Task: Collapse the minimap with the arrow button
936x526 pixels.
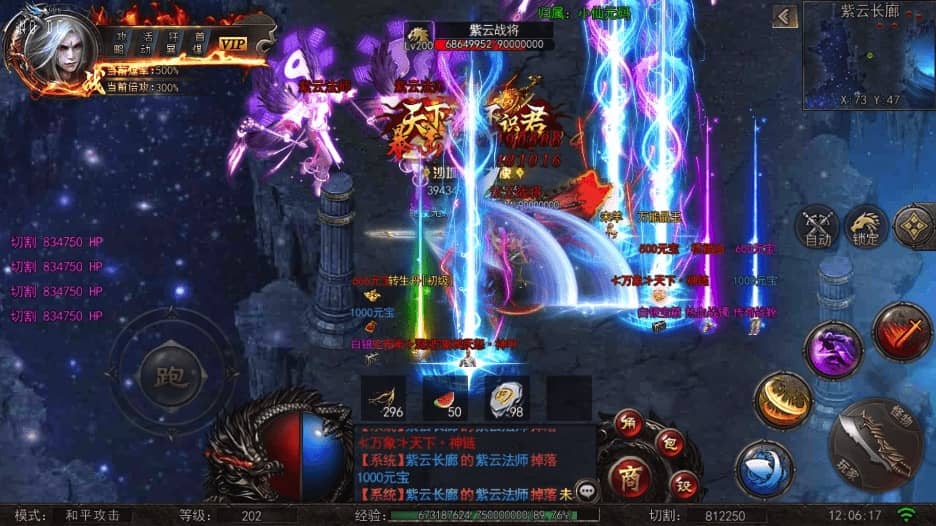Action: [786, 17]
